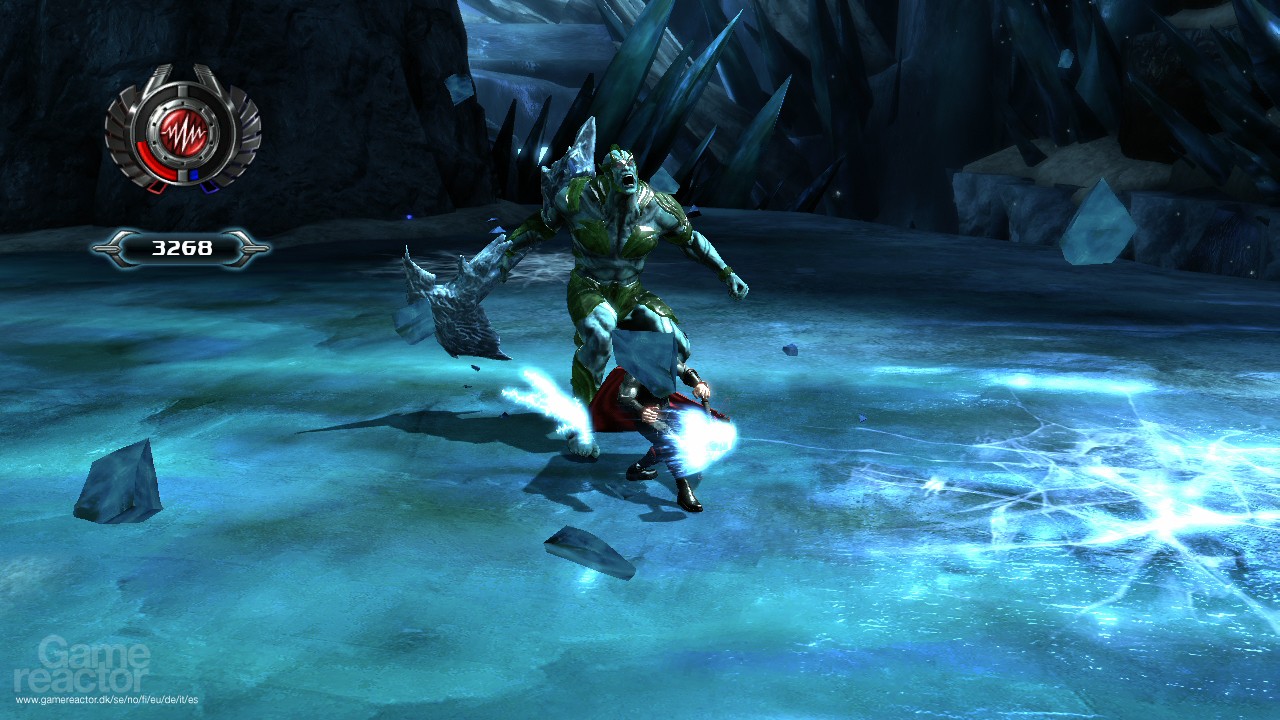Click the blue pip below the health meter
1280x720 pixels.
pyautogui.click(x=207, y=189)
